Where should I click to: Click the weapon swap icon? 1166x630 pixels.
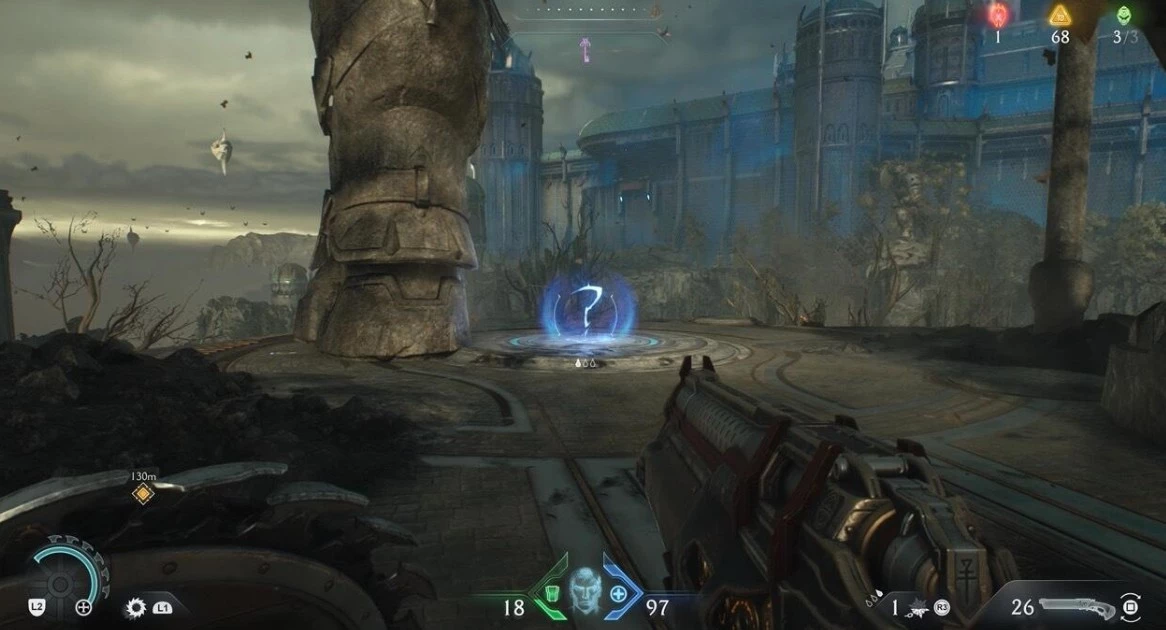coord(1130,607)
